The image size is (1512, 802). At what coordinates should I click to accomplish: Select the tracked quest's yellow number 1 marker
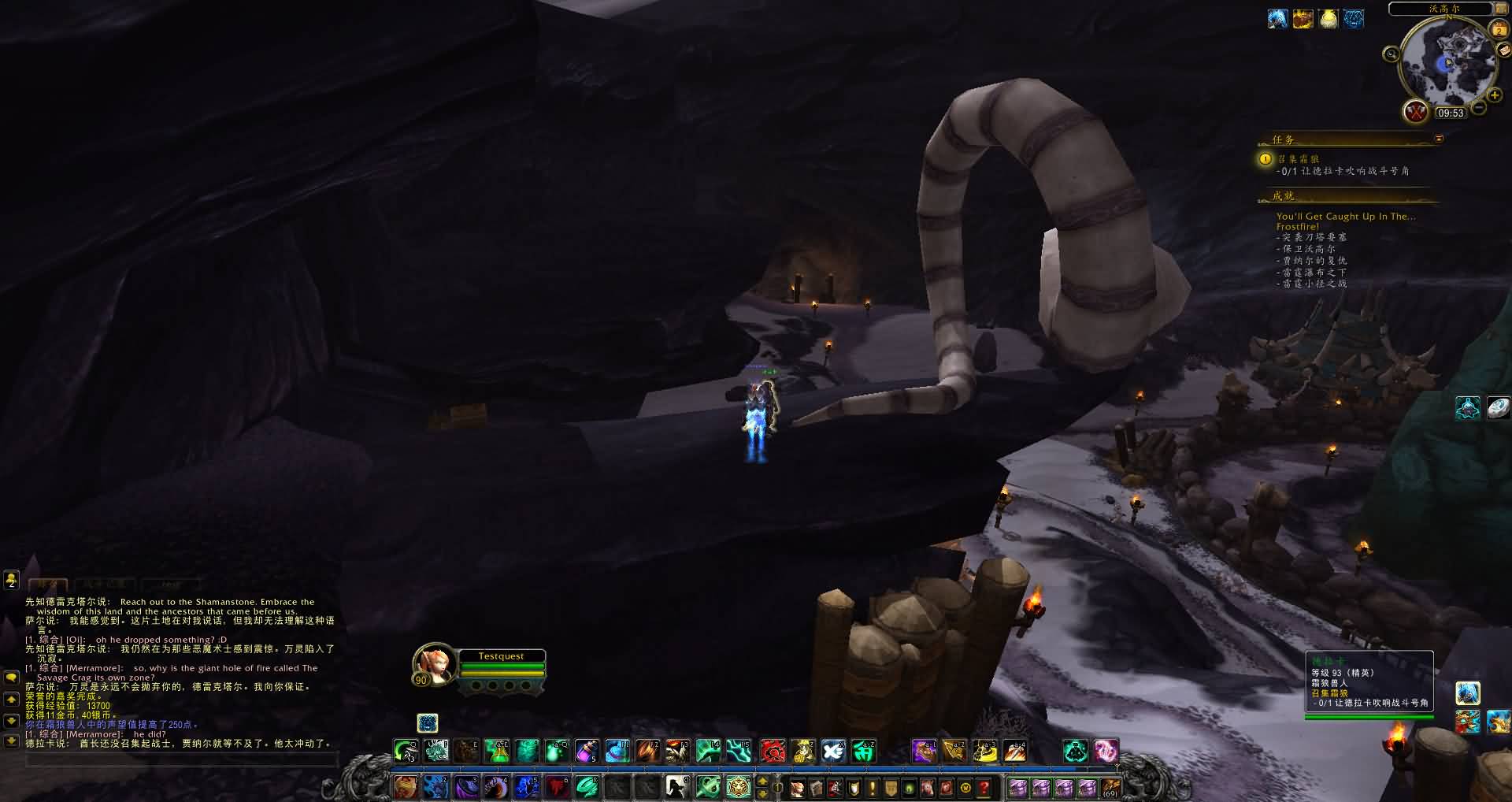(x=1266, y=159)
